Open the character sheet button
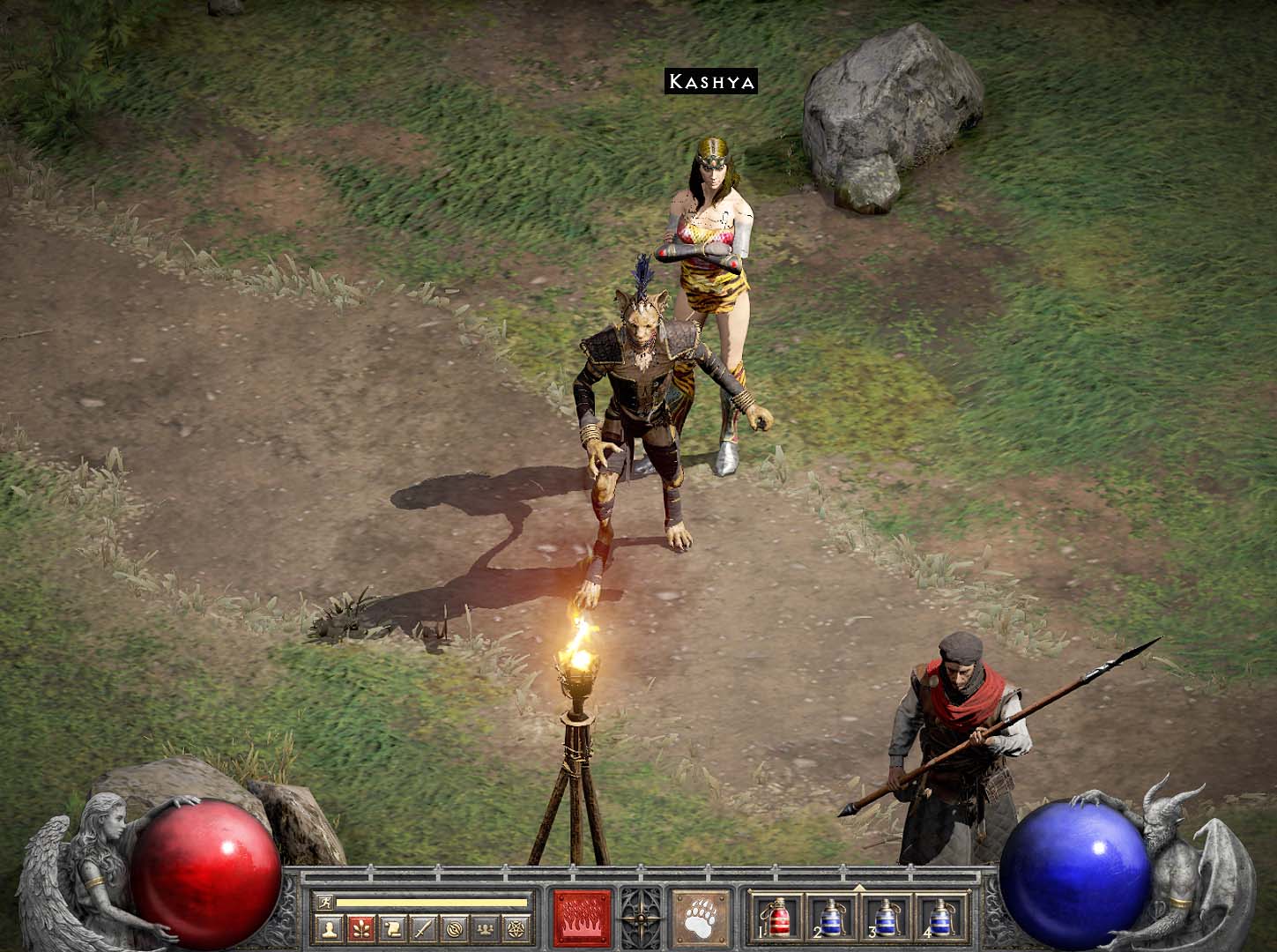This screenshot has height=952, width=1277. tap(330, 928)
